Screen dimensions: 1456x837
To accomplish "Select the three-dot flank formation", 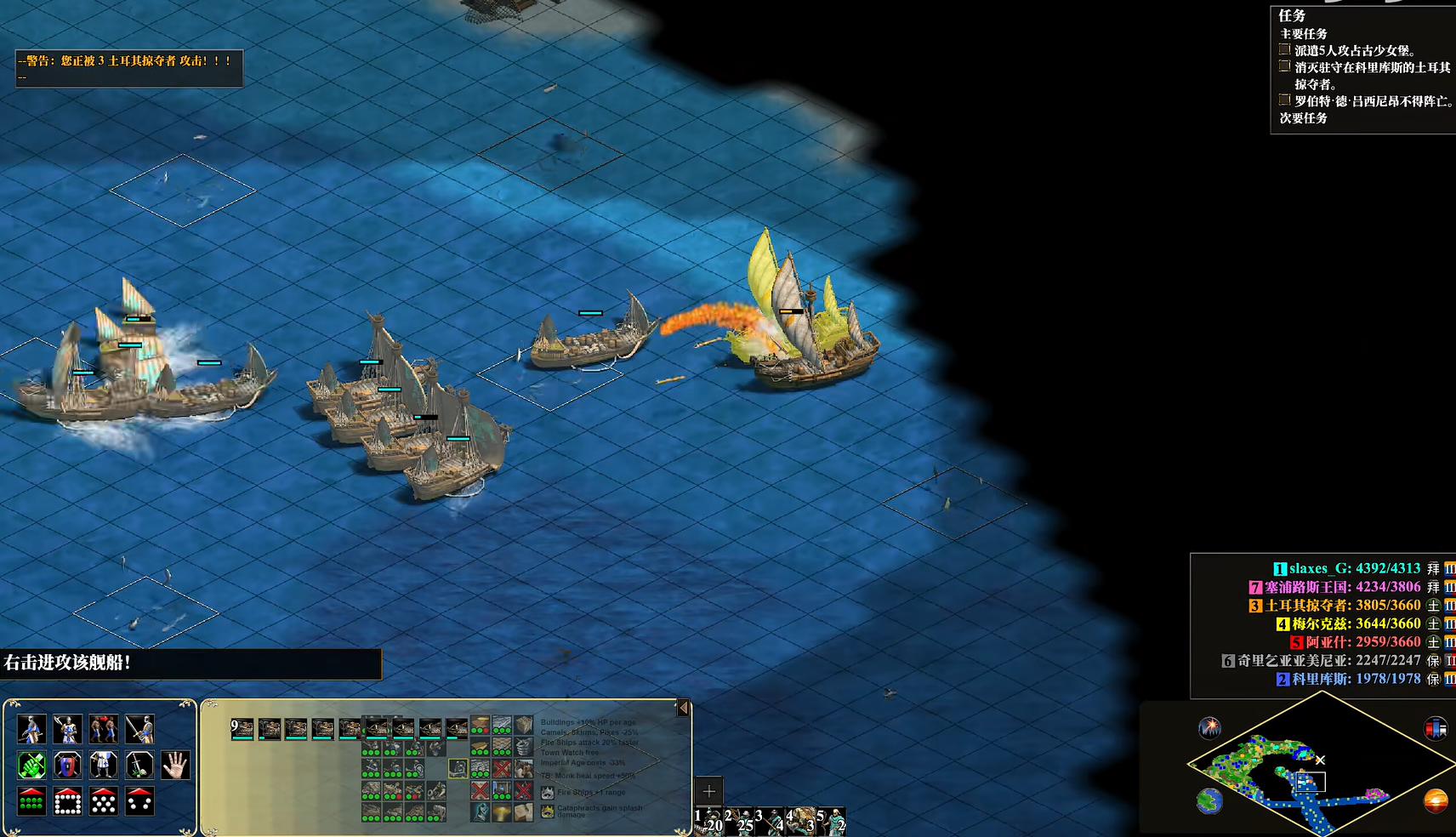I will [139, 800].
